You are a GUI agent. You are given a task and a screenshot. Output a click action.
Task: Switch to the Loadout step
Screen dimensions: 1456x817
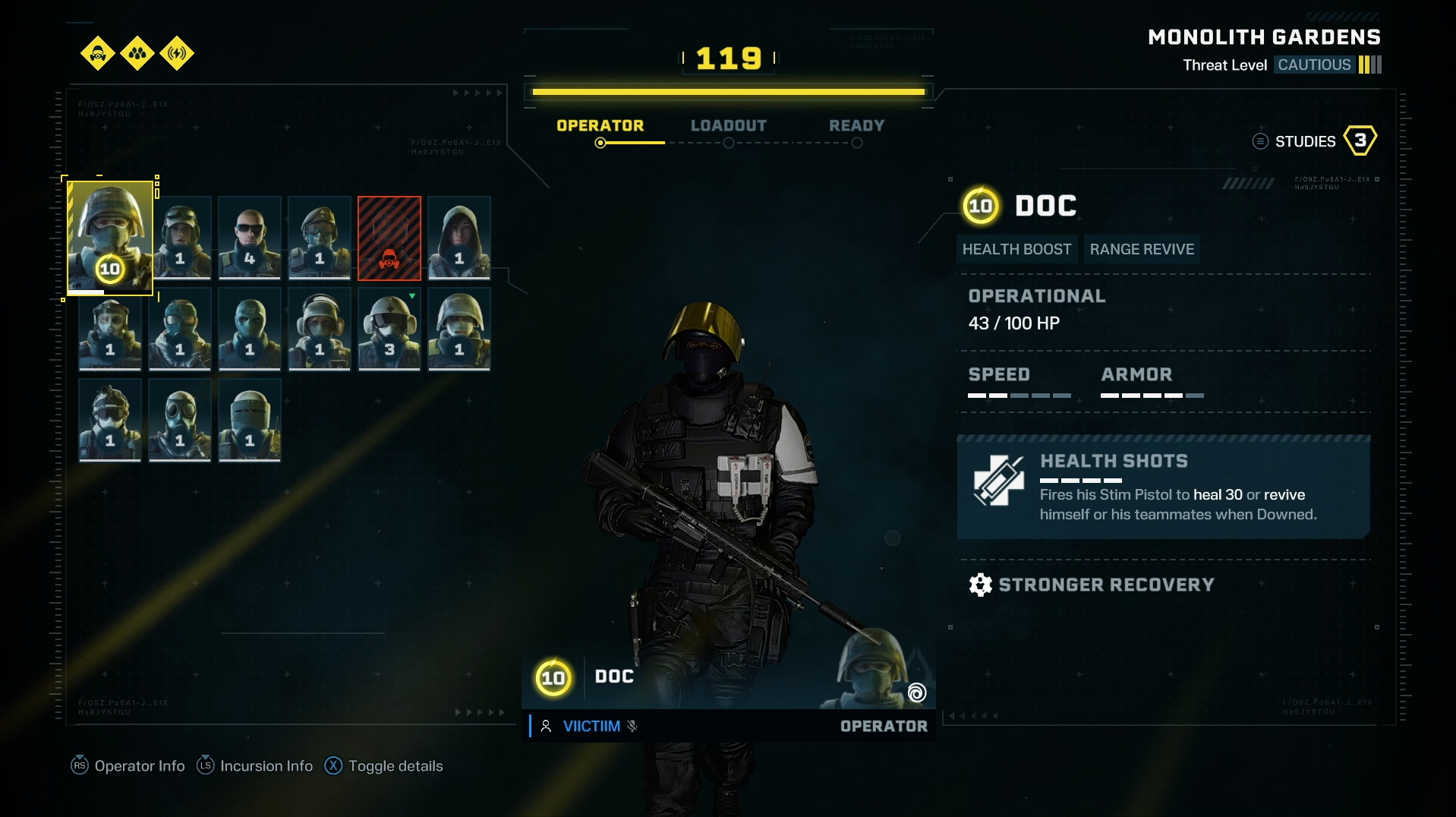728,126
